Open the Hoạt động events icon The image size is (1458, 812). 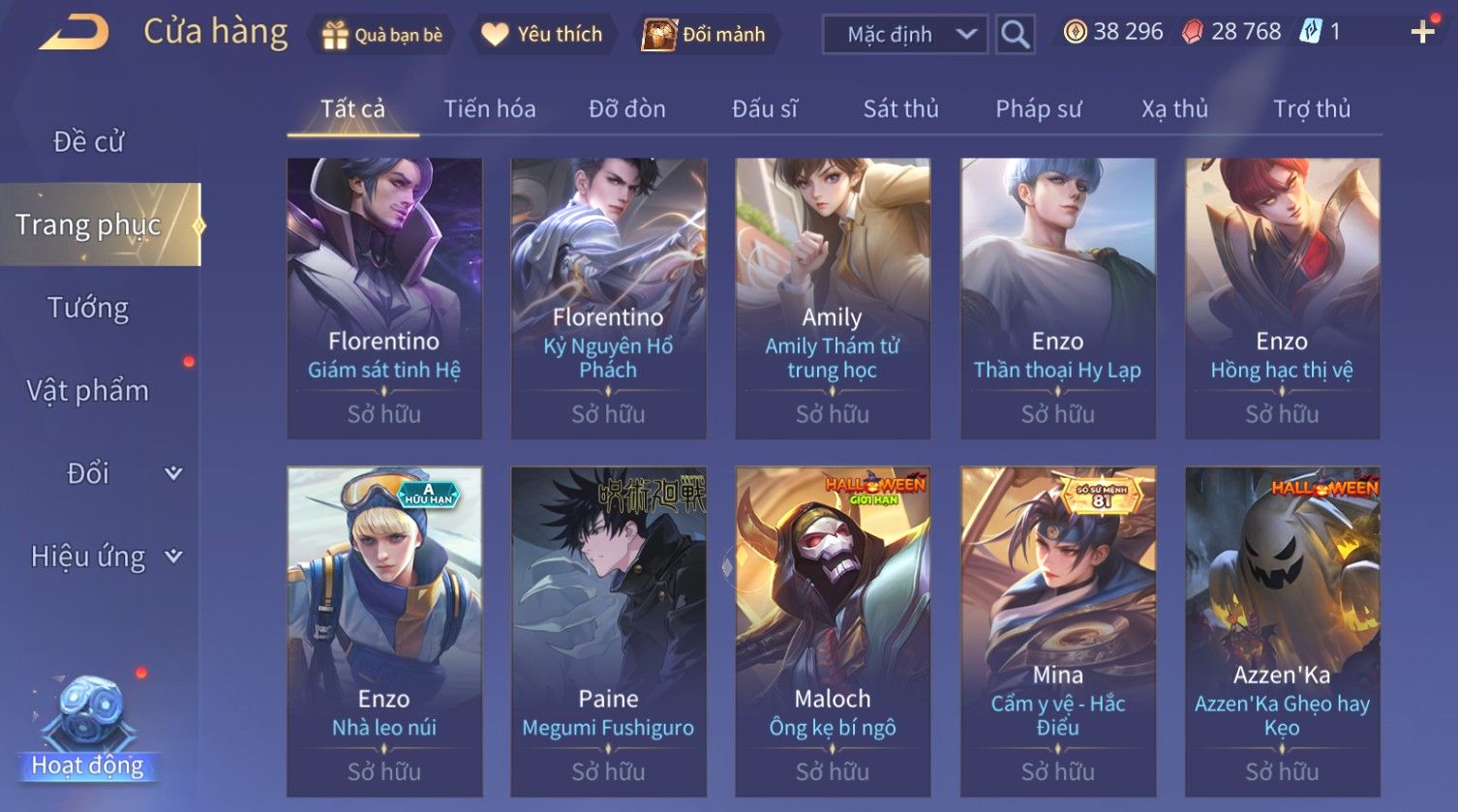[88, 728]
